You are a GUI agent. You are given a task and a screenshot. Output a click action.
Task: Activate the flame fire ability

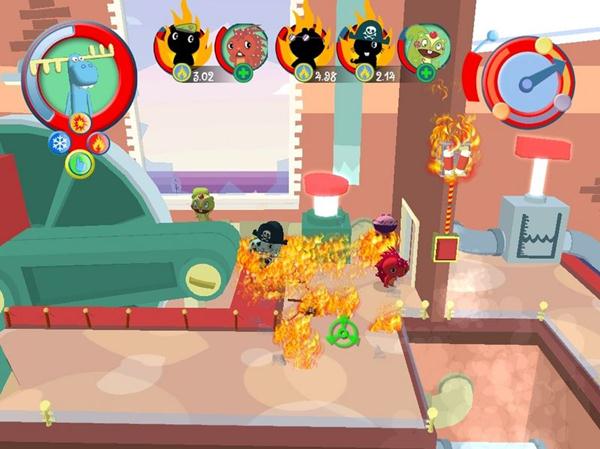coord(98,142)
